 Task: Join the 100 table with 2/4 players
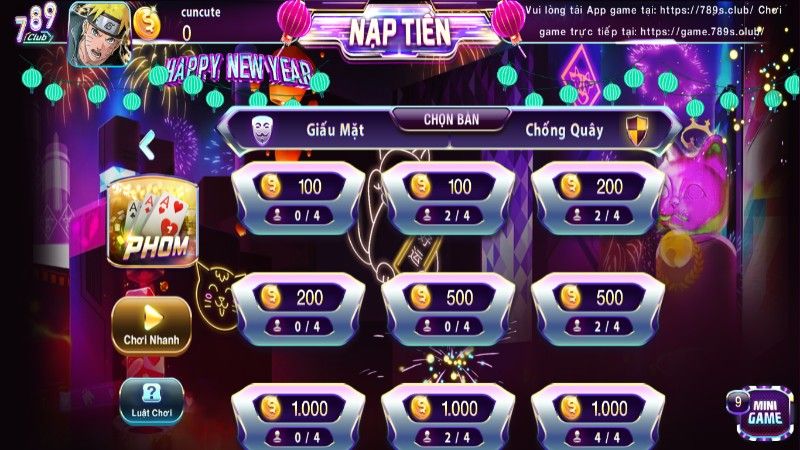click(447, 199)
